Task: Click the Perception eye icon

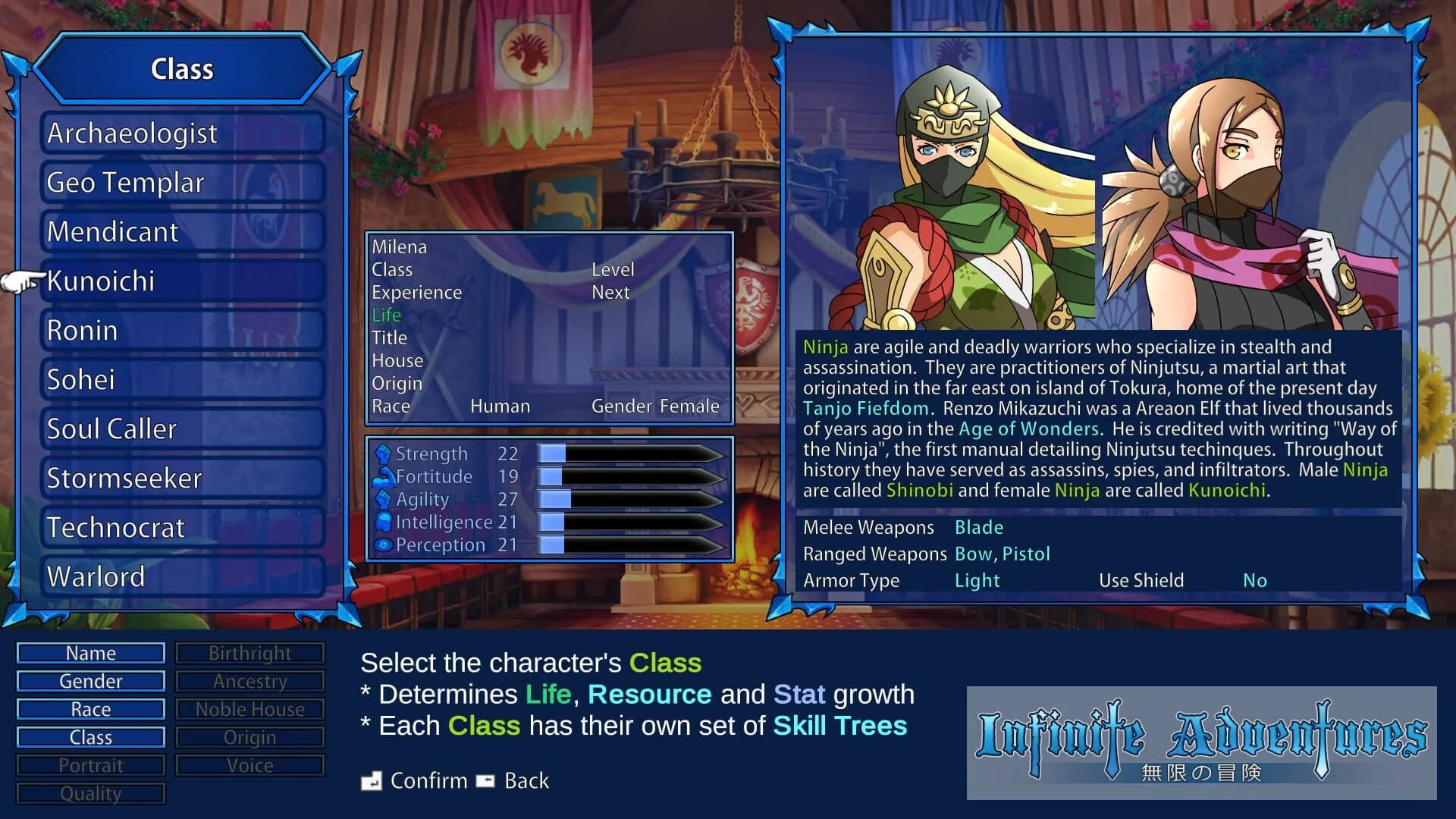Action: point(384,544)
